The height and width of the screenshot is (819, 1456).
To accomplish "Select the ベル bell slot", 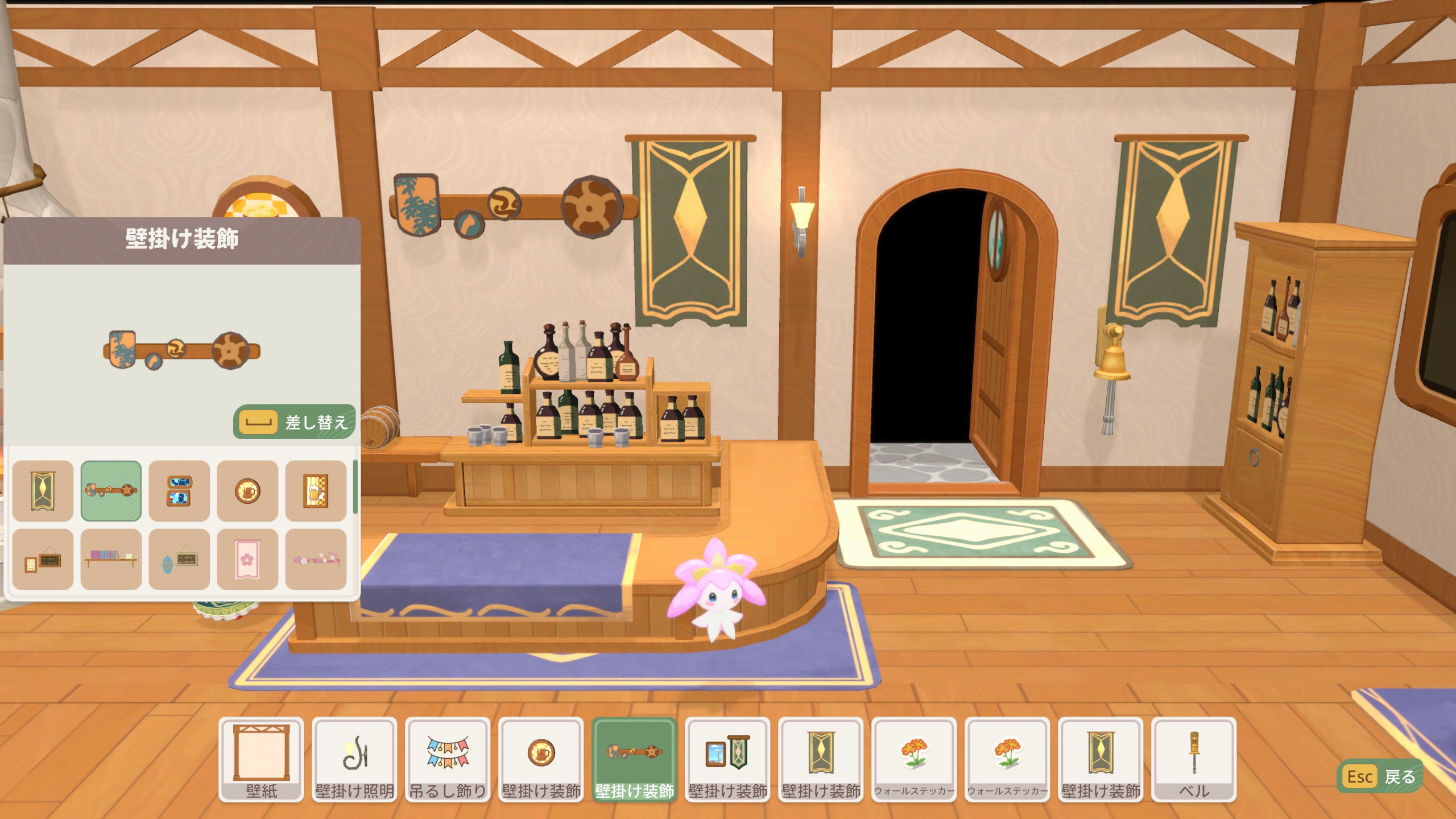I will pyautogui.click(x=1194, y=759).
